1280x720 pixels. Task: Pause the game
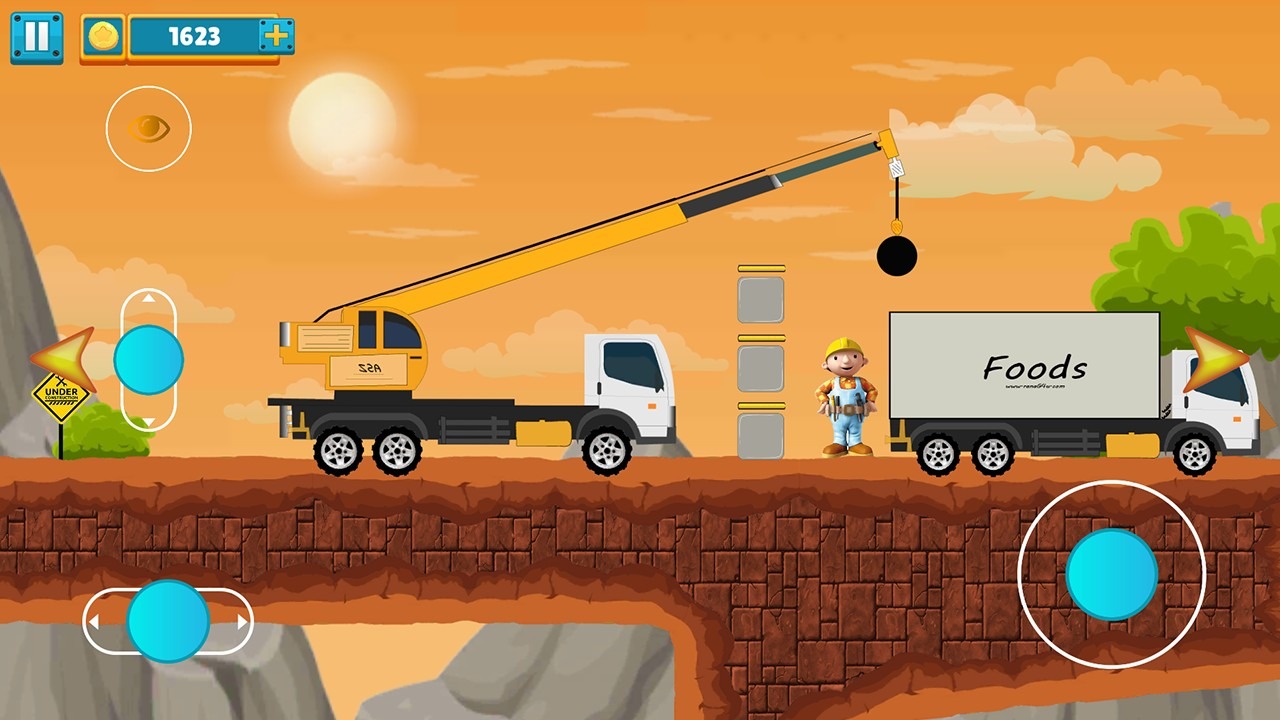(37, 38)
